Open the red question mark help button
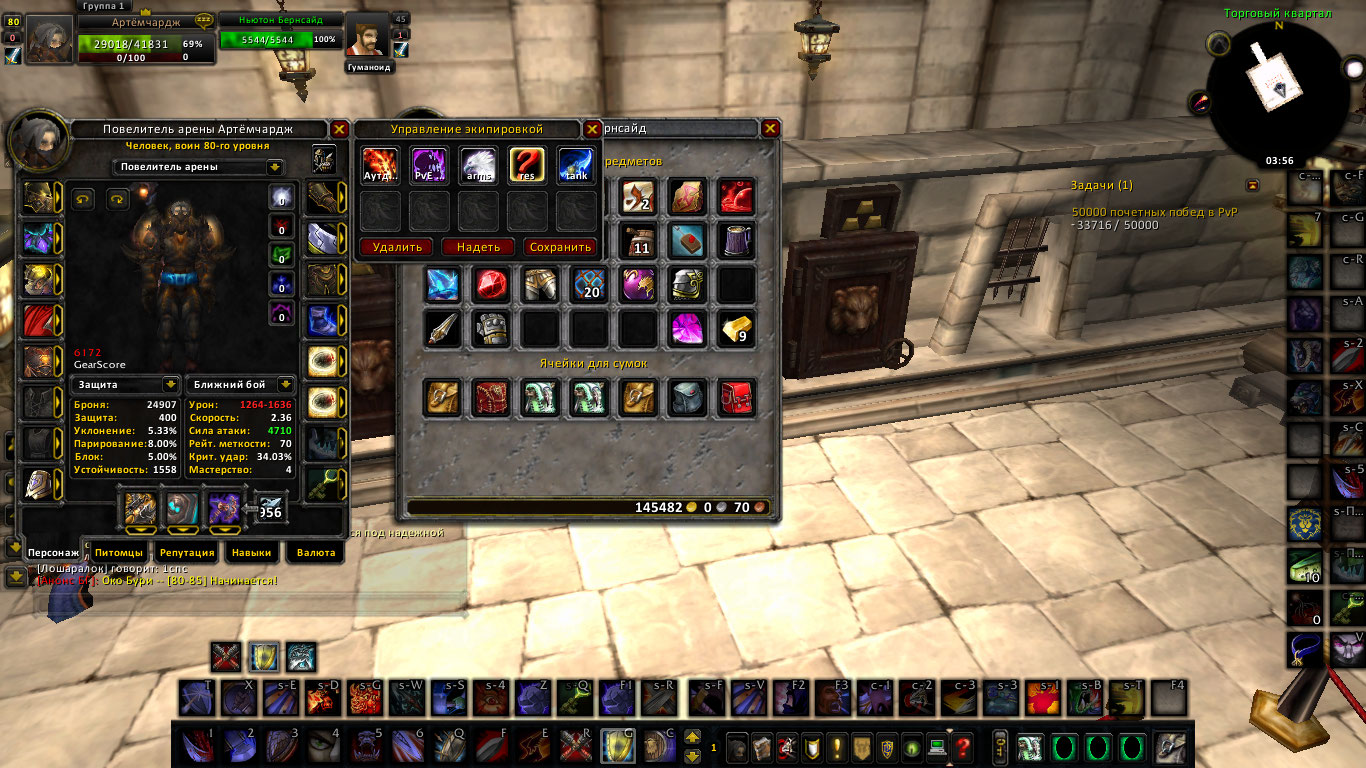Screen dimensions: 1366x768 (962, 746)
